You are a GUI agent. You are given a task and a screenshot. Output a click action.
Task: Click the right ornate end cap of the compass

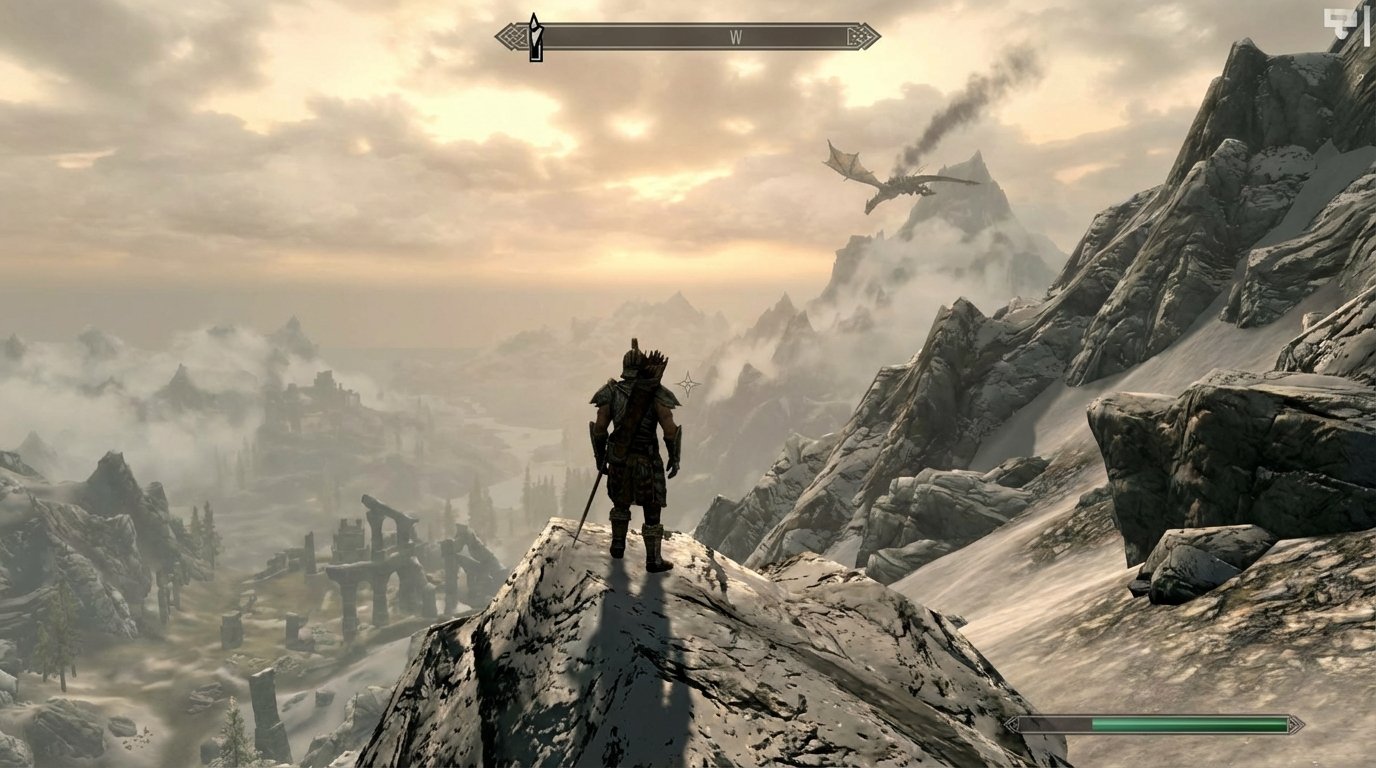click(x=863, y=37)
